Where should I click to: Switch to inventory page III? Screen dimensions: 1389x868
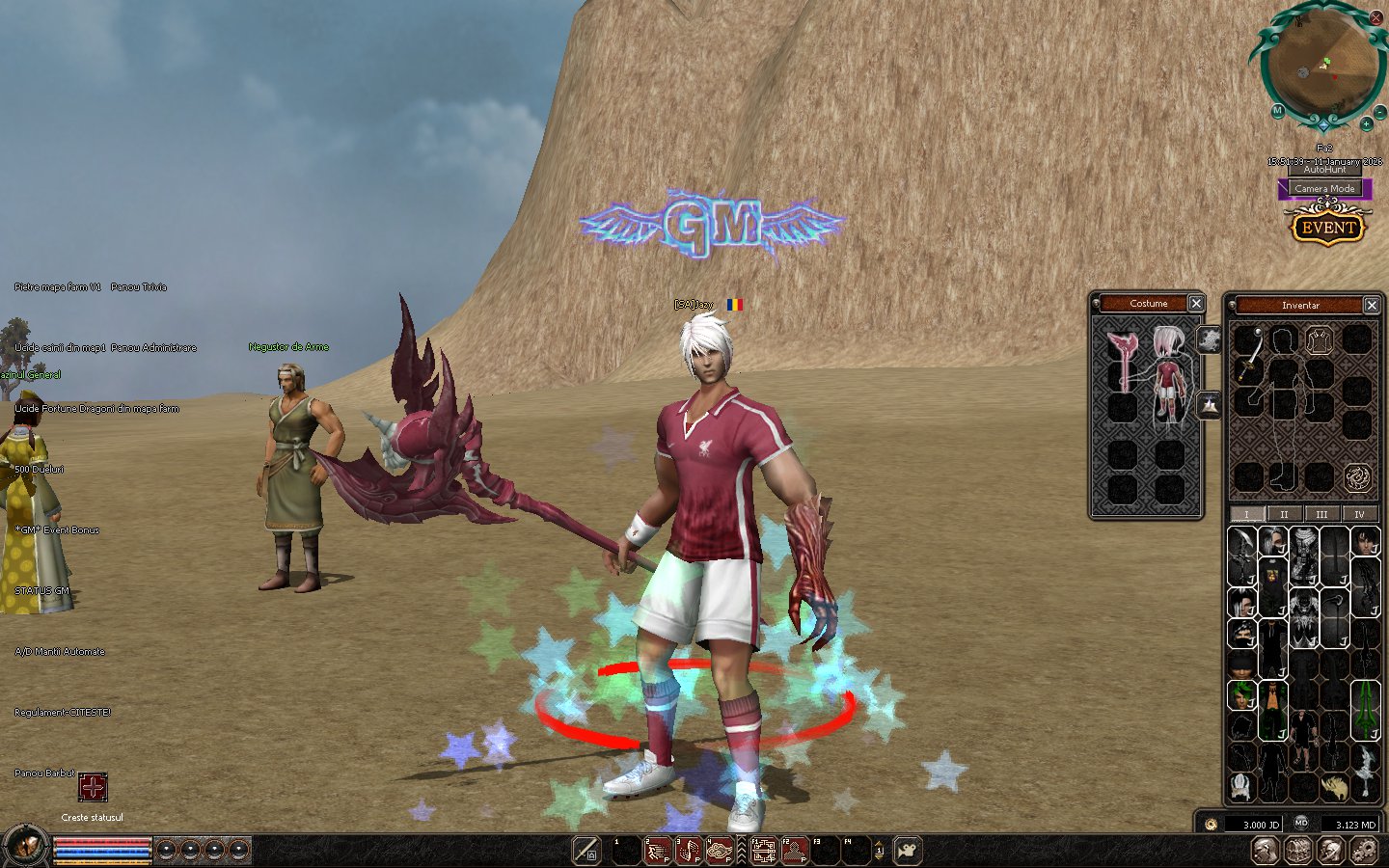click(1321, 514)
